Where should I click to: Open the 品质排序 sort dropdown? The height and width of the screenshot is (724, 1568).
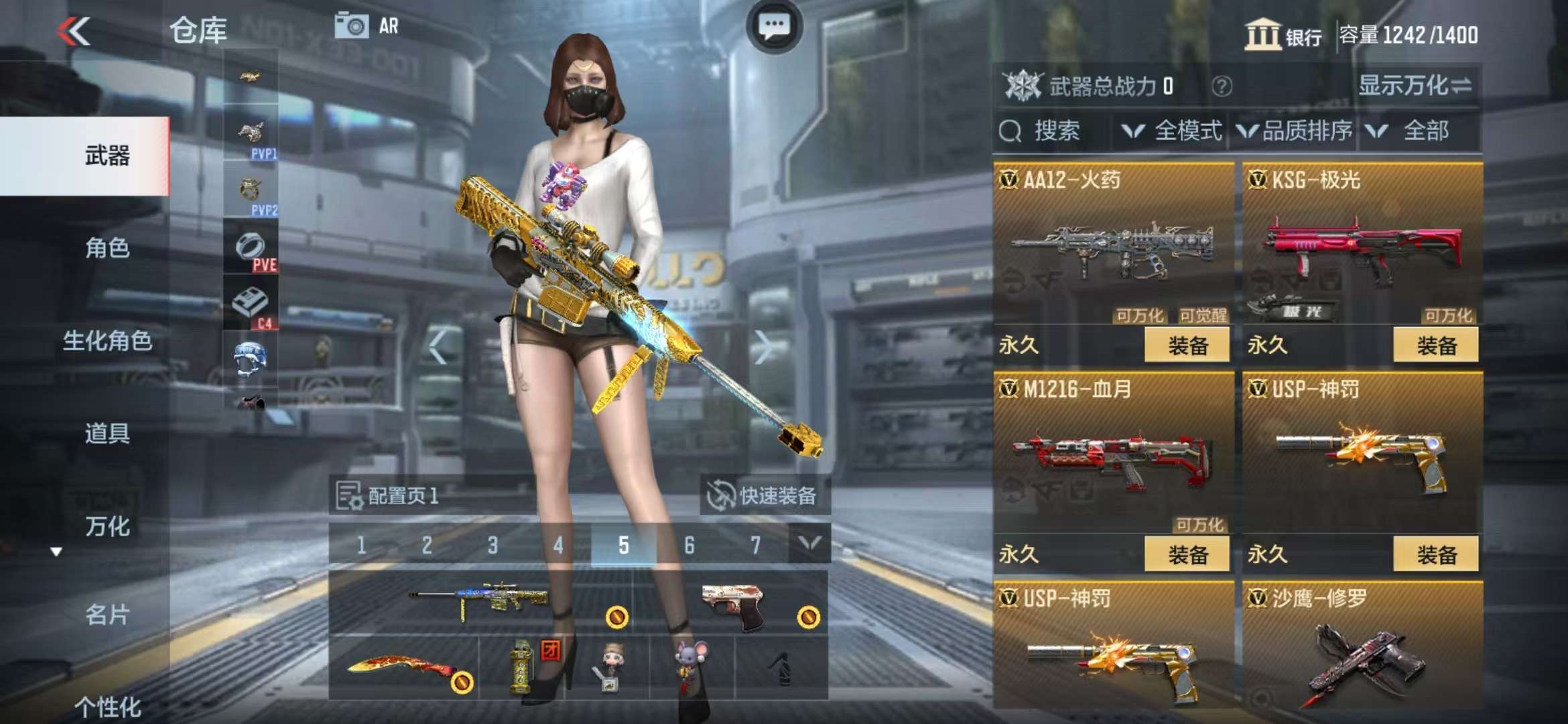point(1295,131)
